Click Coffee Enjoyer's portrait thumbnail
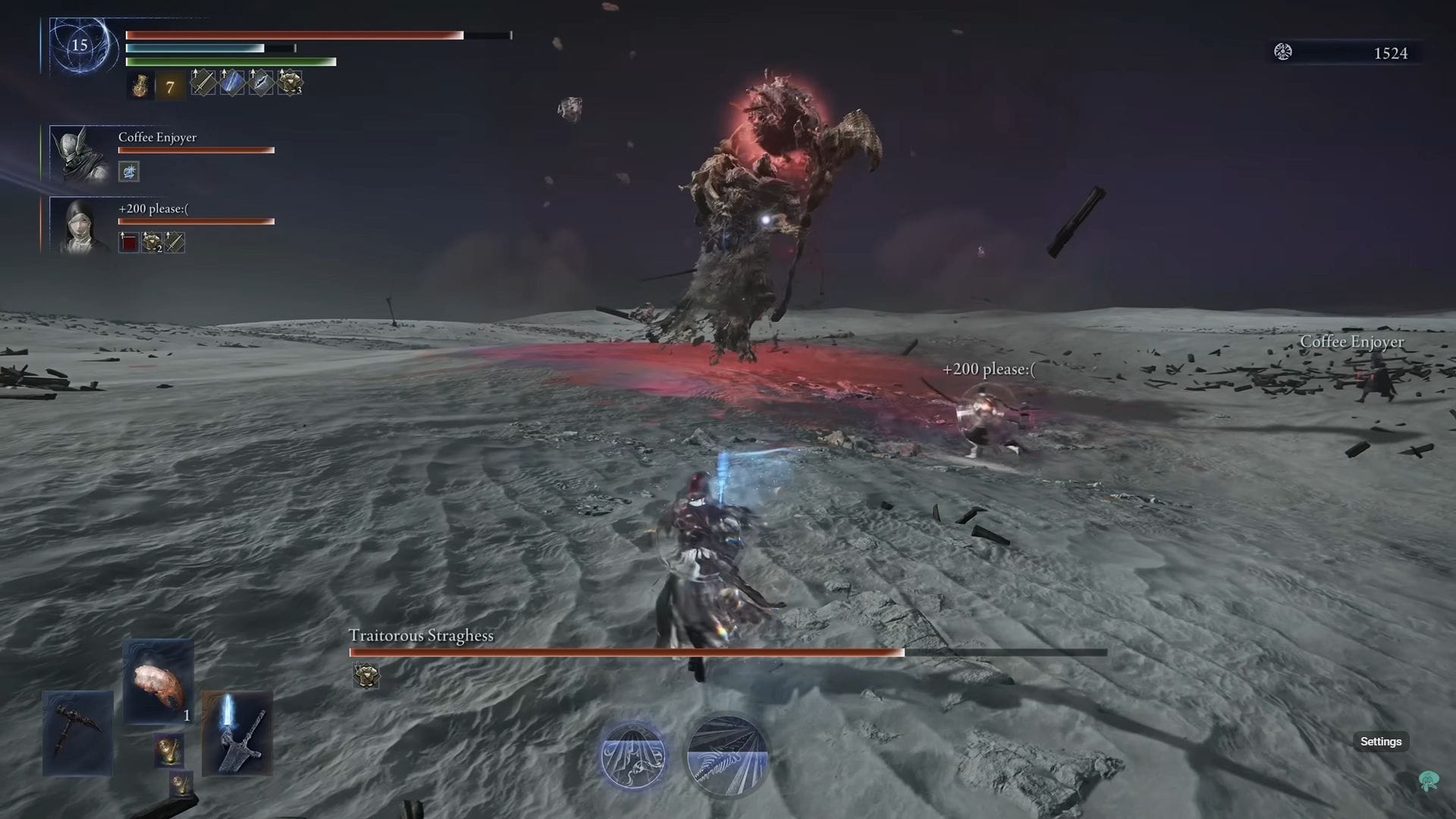The height and width of the screenshot is (819, 1456). (x=76, y=152)
